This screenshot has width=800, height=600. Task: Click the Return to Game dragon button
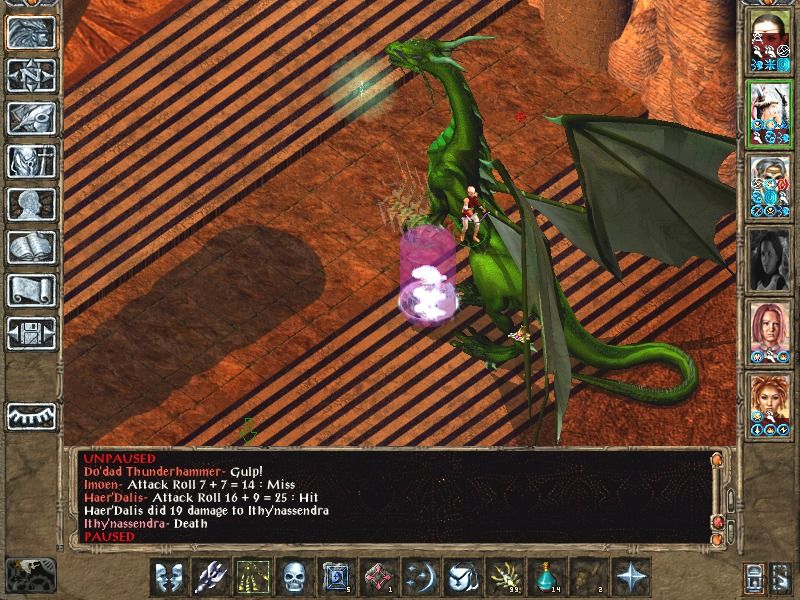click(31, 33)
